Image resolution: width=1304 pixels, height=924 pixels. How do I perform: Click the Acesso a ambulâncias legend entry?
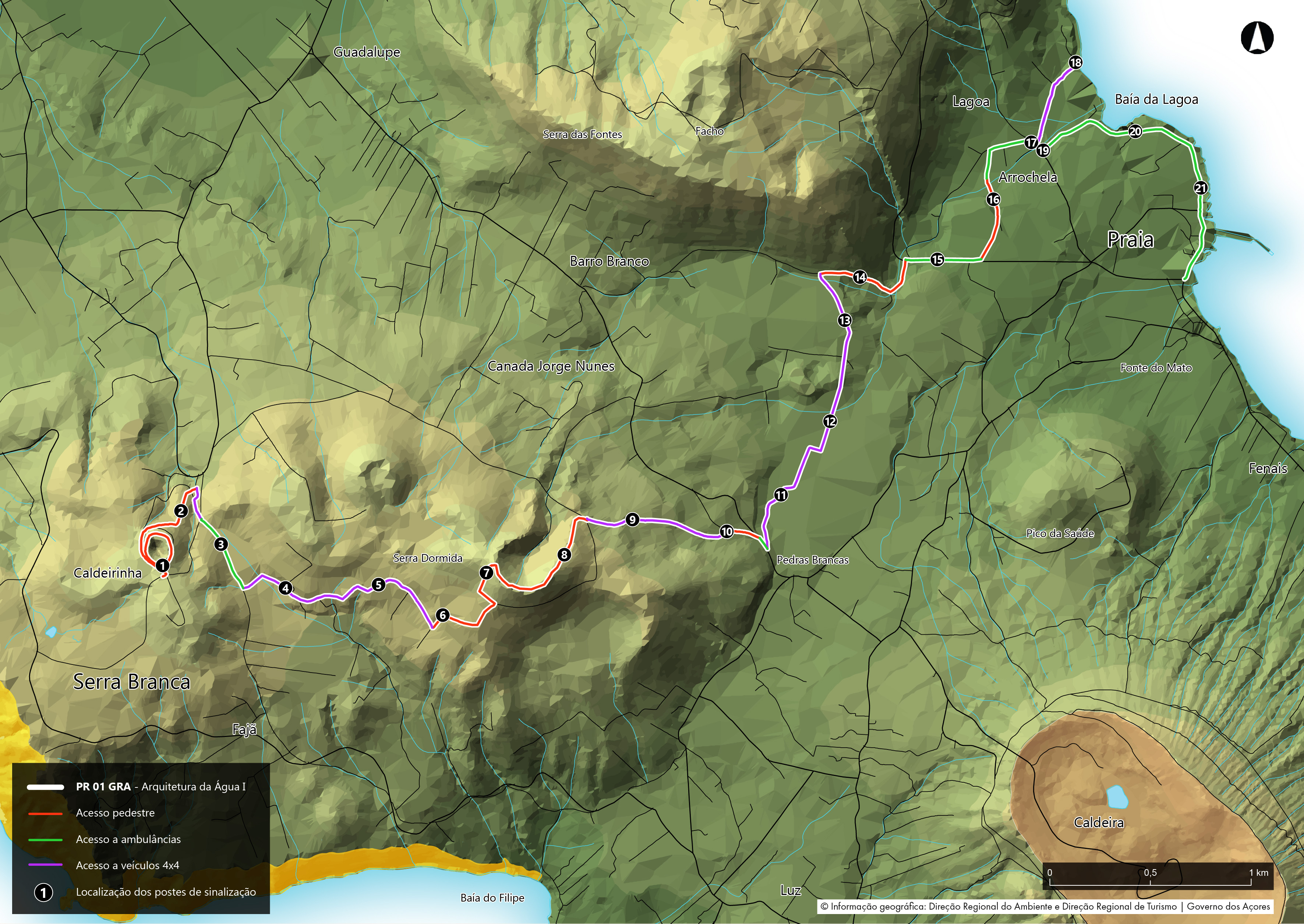128,839
